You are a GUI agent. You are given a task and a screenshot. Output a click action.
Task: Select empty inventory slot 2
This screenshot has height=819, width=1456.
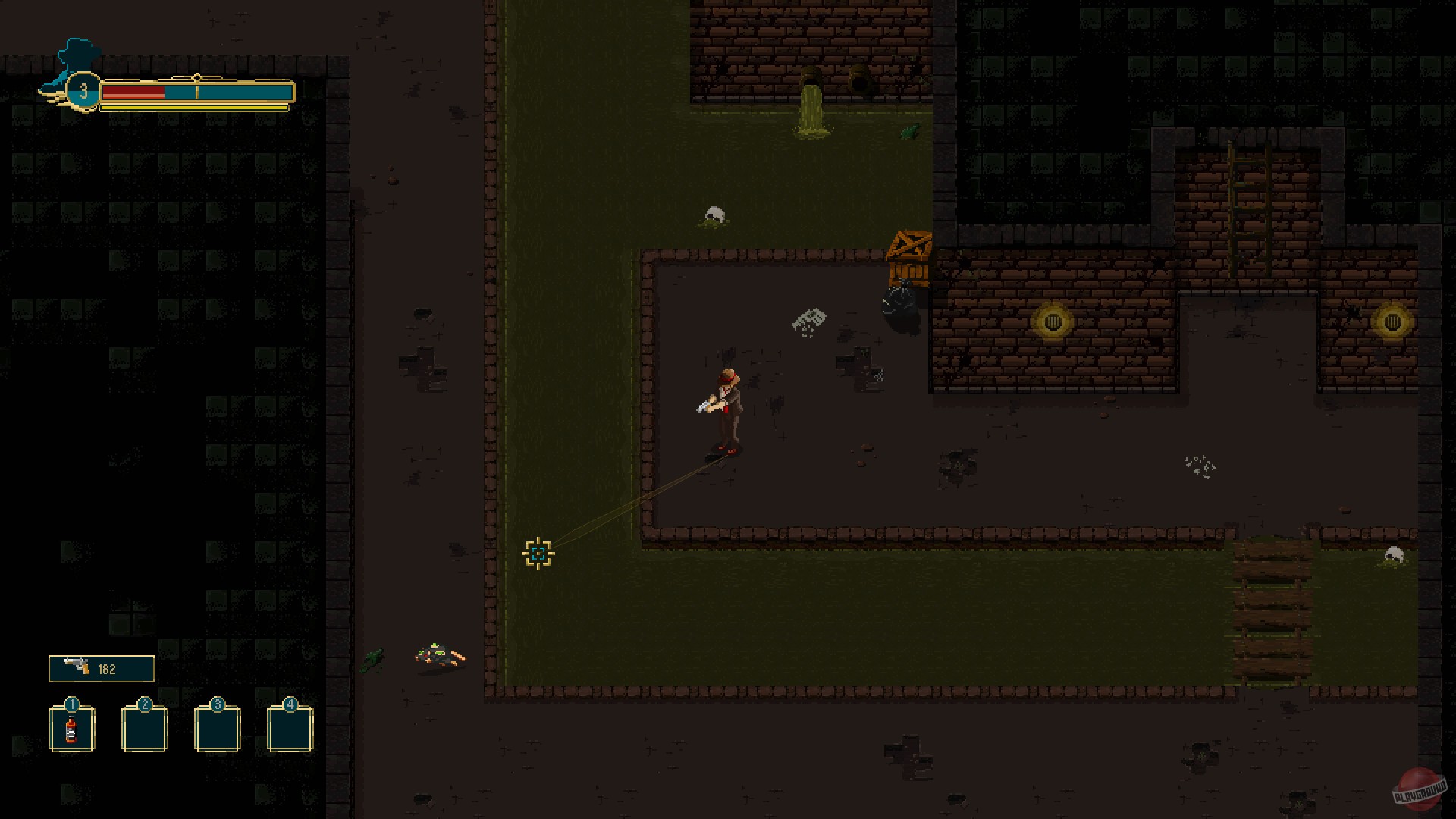coord(143,730)
